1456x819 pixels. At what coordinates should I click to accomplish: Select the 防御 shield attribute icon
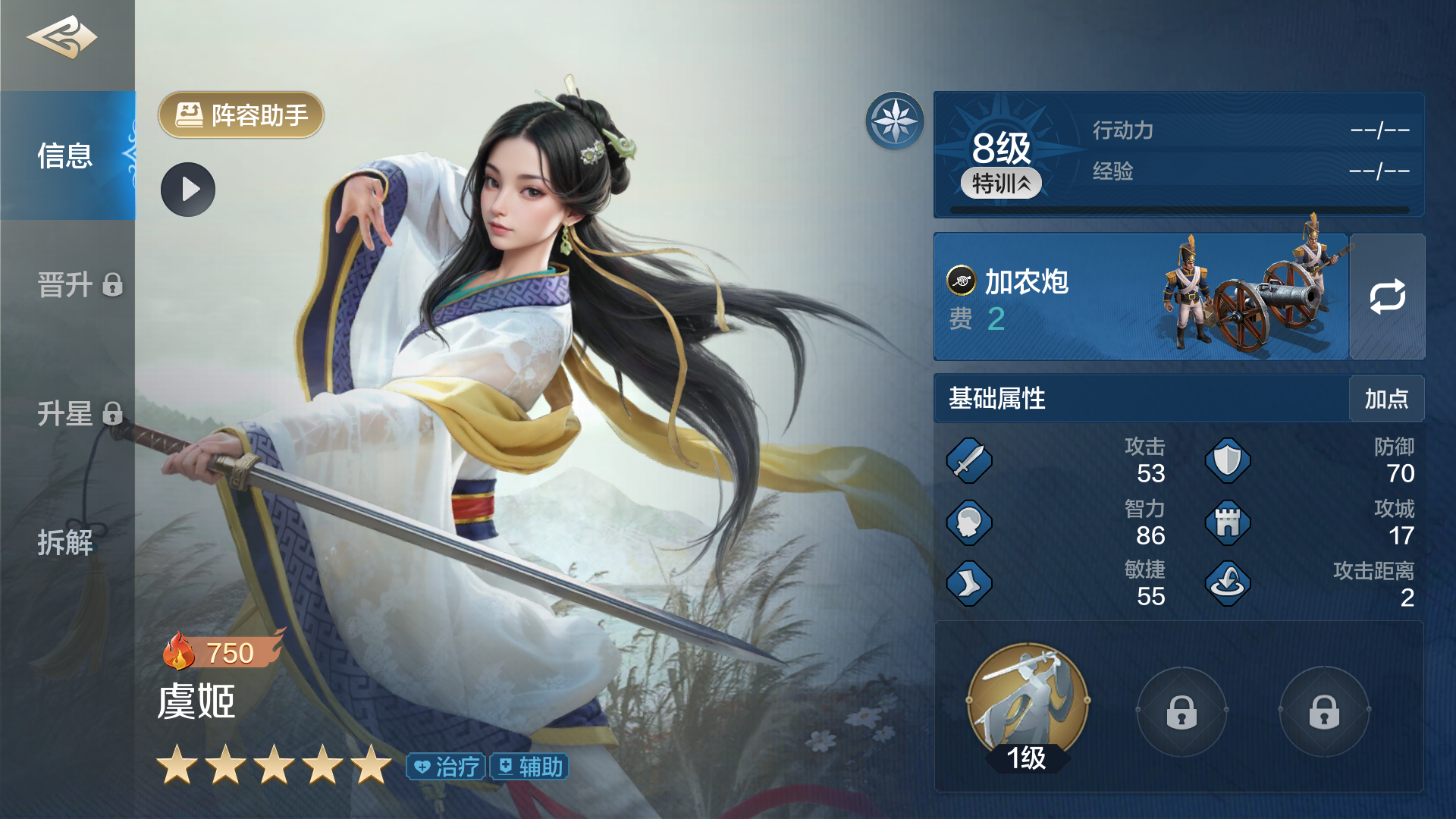click(1228, 461)
